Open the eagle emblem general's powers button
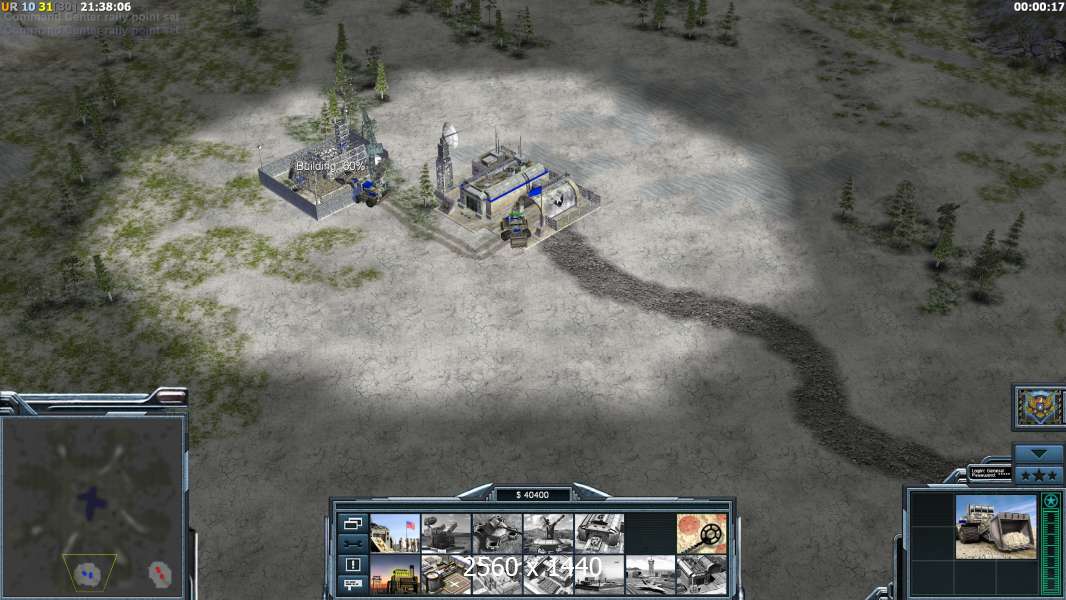This screenshot has width=1066, height=600. tap(1039, 406)
